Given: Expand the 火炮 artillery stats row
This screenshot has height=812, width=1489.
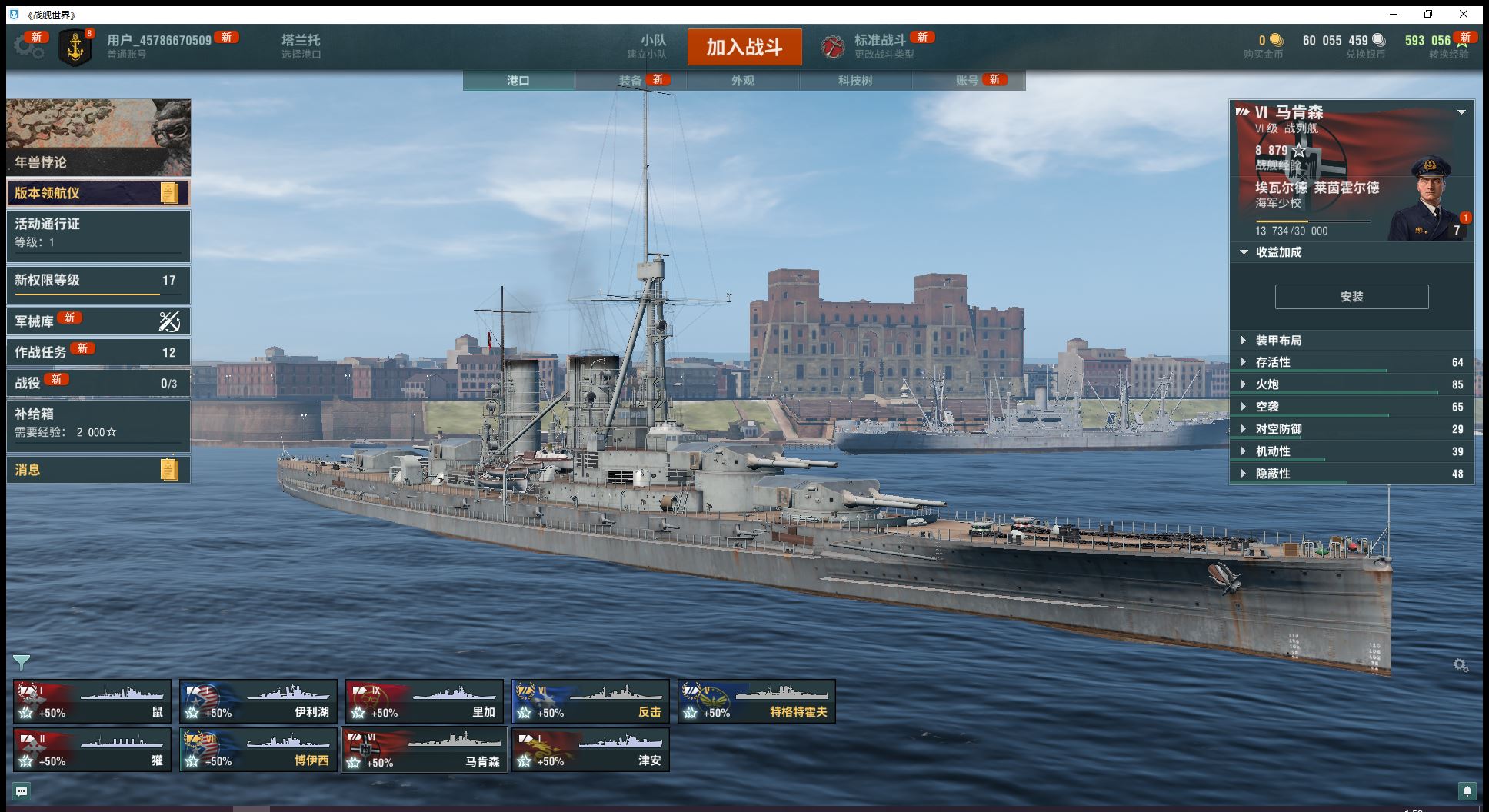Looking at the screenshot, I should (x=1267, y=384).
